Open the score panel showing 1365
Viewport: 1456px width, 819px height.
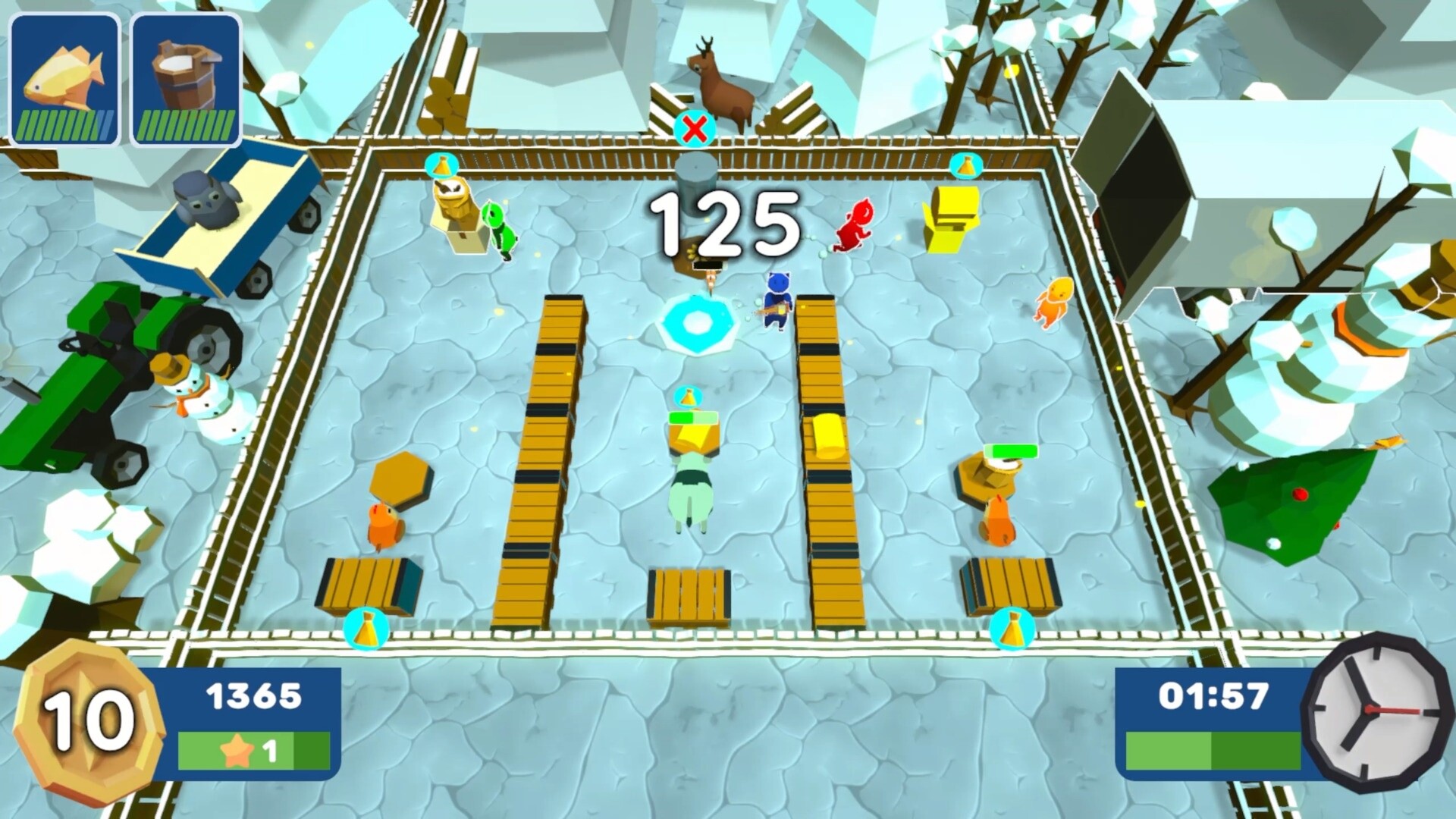[255, 695]
